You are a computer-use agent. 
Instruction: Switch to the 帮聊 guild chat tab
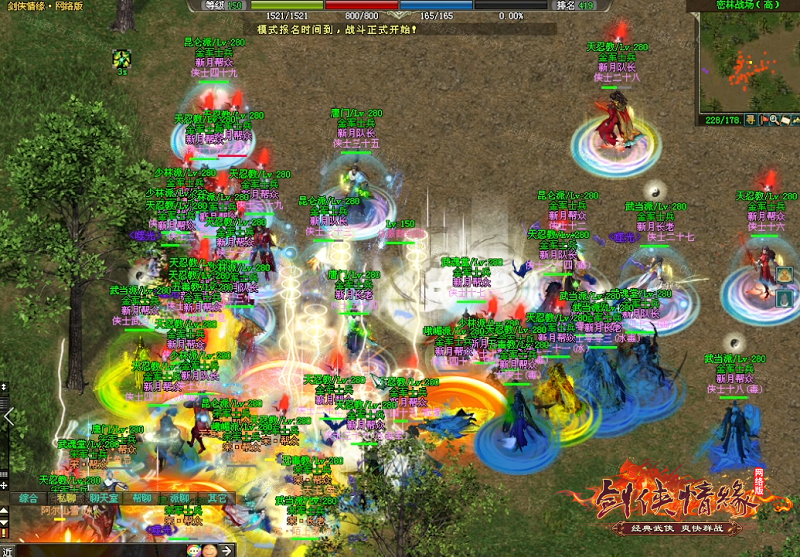click(141, 497)
